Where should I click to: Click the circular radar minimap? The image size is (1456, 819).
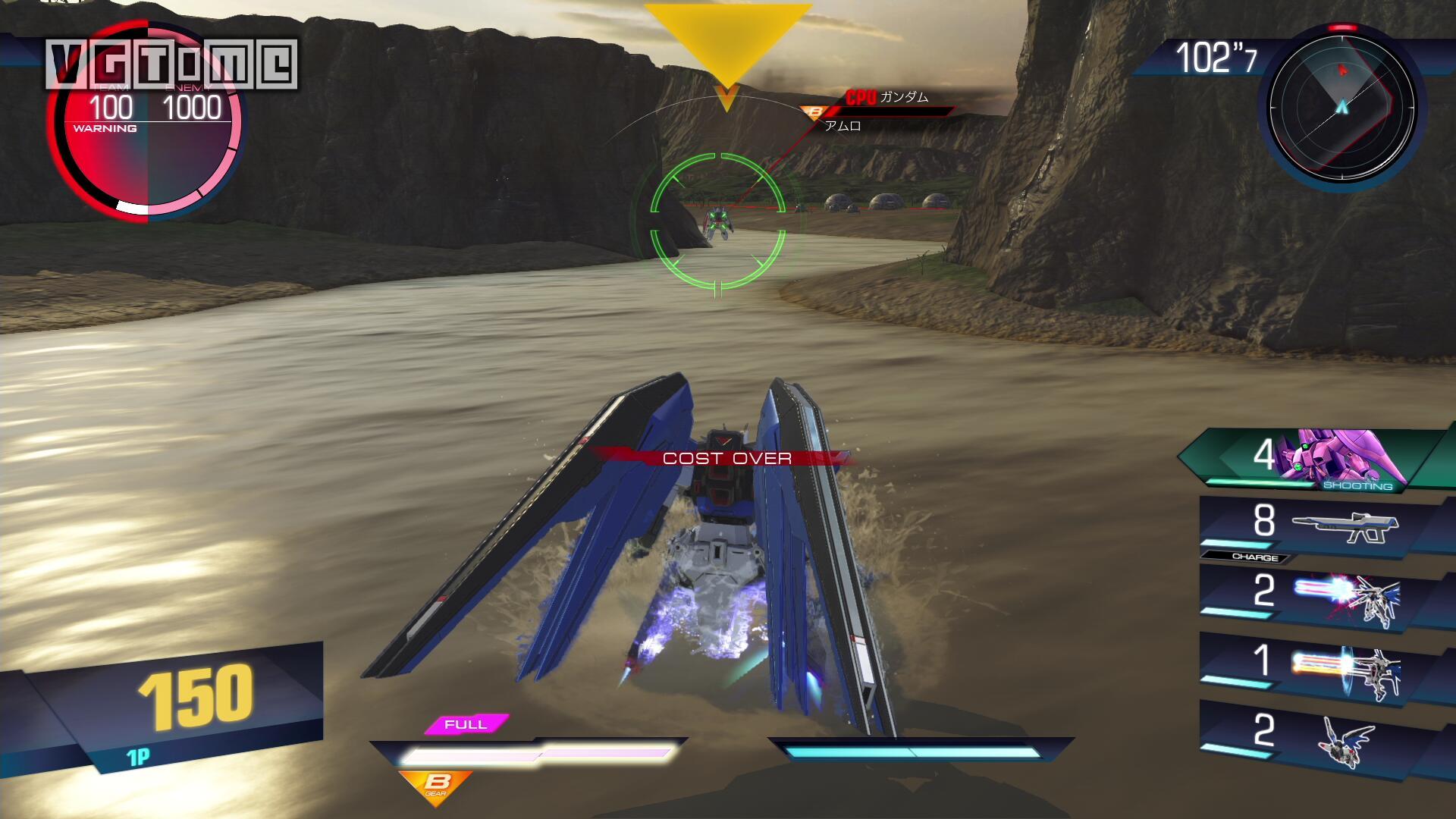click(x=1341, y=105)
